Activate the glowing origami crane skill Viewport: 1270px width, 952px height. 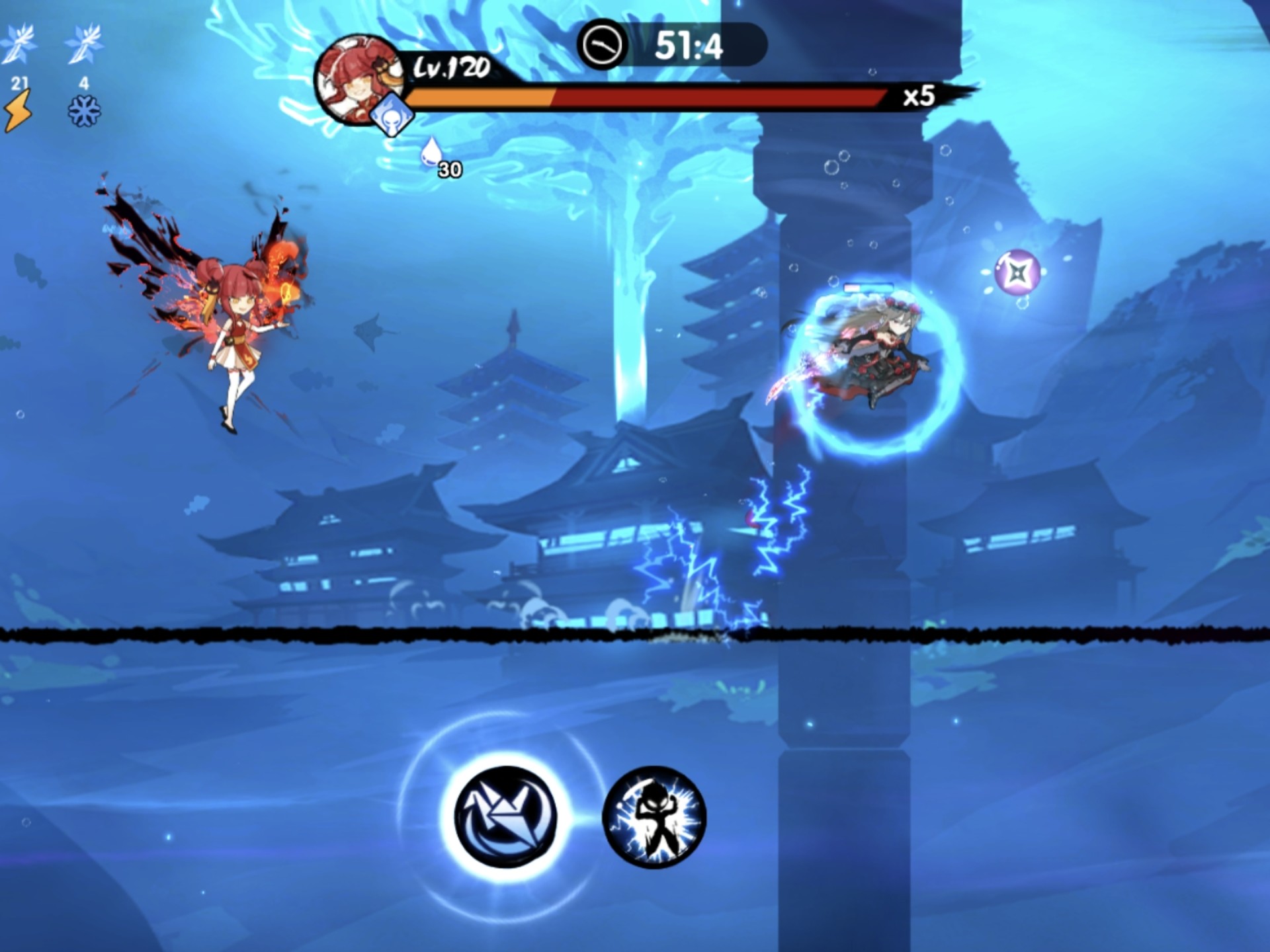(506, 817)
